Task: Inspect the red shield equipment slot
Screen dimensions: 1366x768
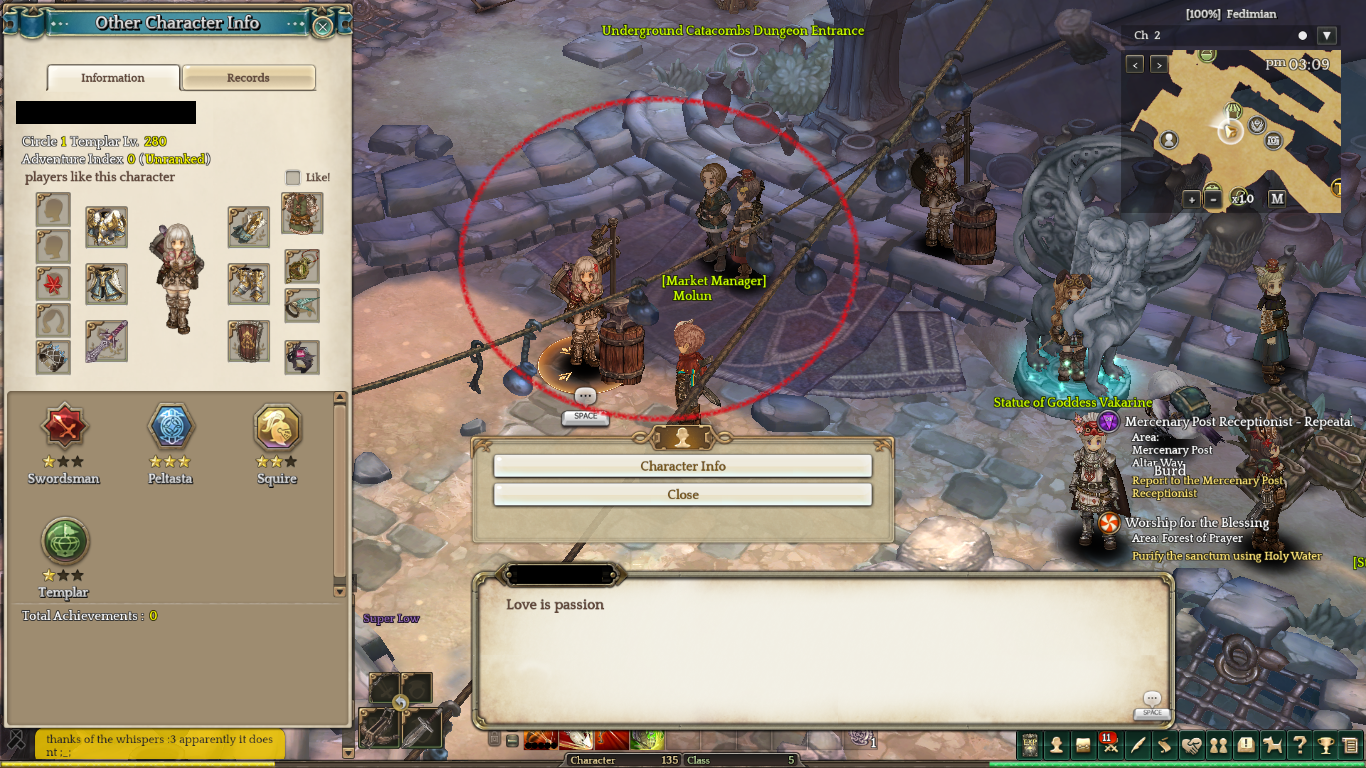Action: click(x=248, y=341)
